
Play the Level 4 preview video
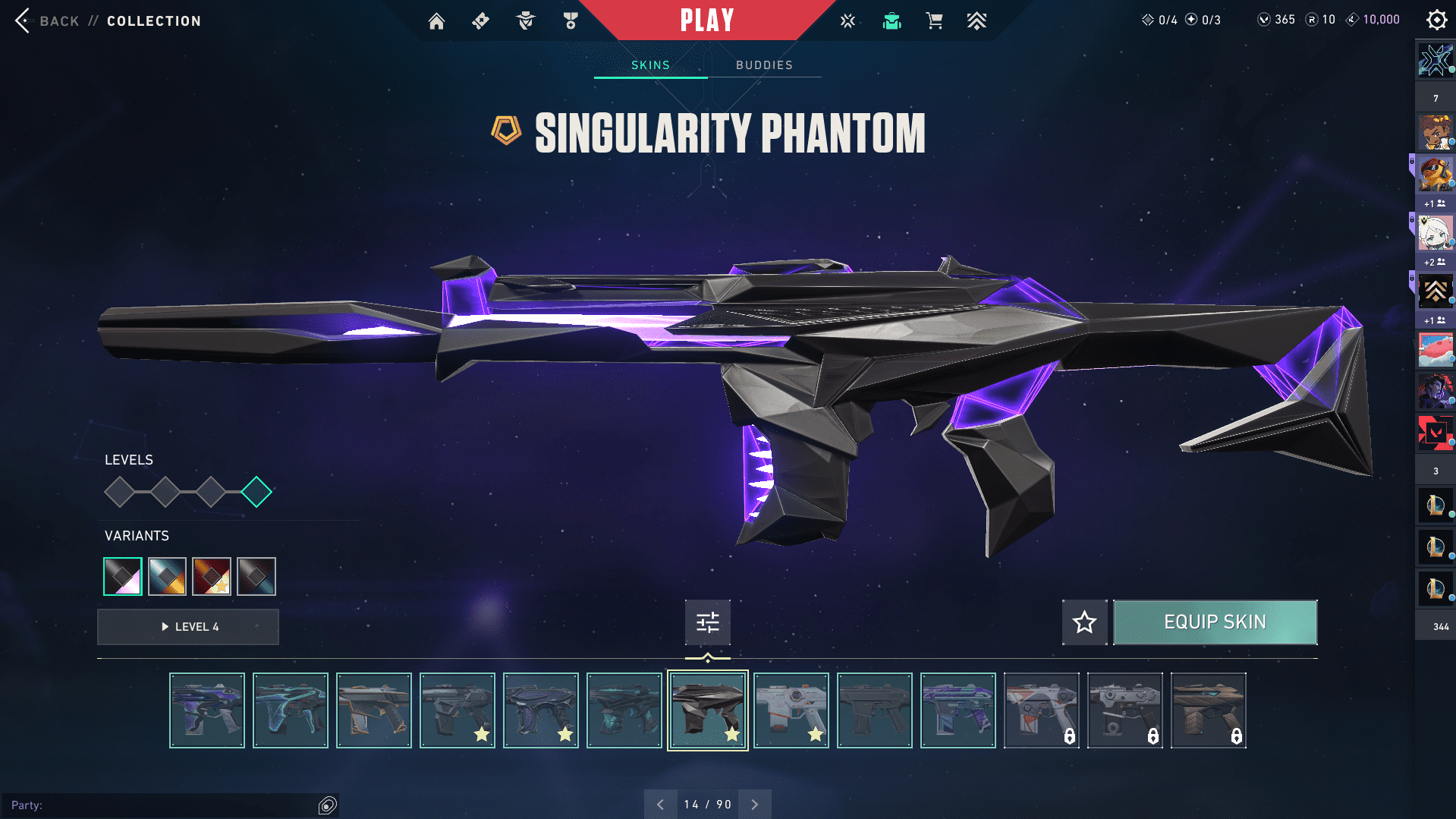[x=188, y=627]
